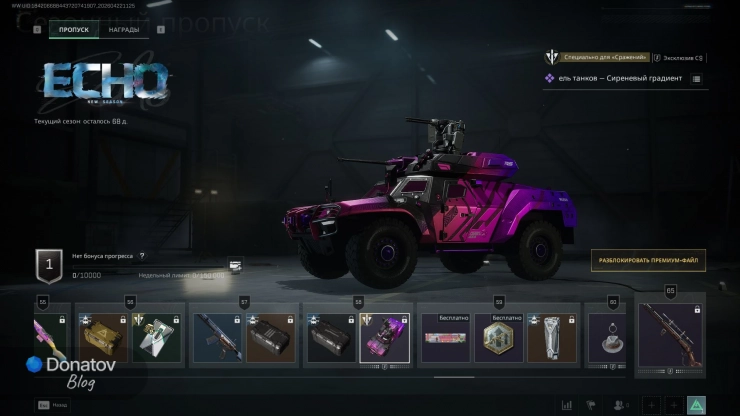Click the green triangle icon in bottom corner
740x416 pixels.
(x=697, y=405)
